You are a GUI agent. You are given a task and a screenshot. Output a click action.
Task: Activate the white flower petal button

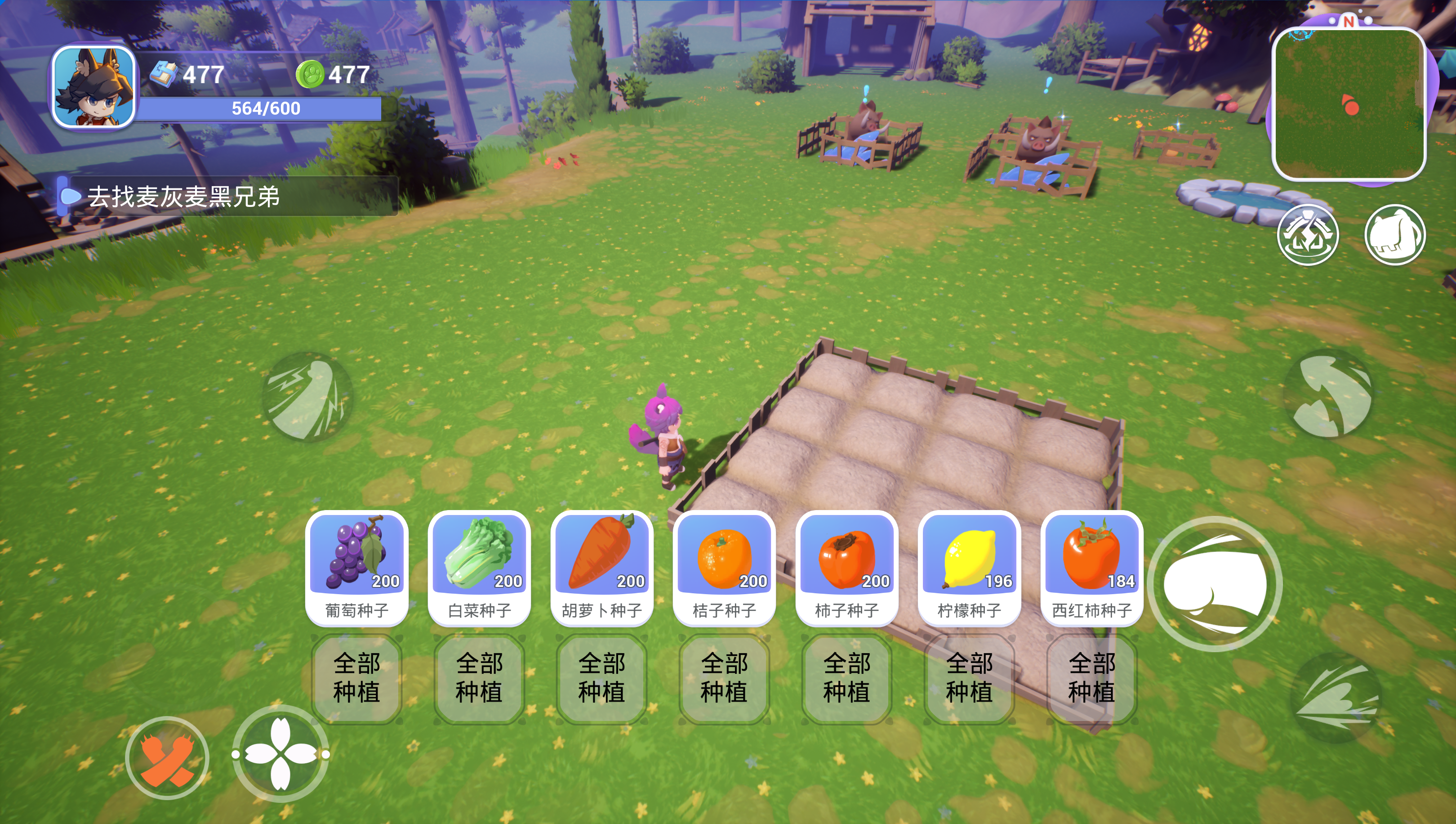click(x=281, y=754)
